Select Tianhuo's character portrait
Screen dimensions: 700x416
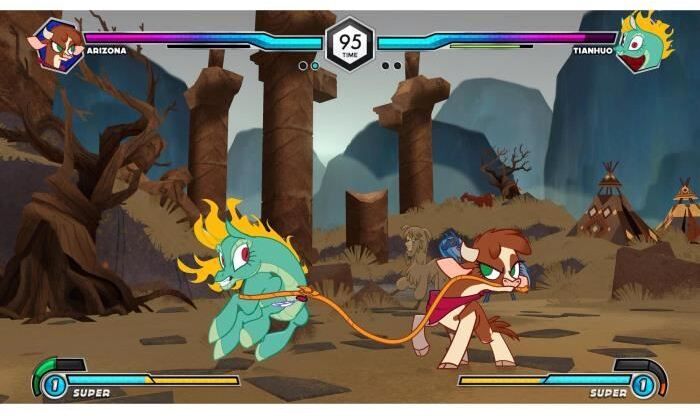(641, 42)
